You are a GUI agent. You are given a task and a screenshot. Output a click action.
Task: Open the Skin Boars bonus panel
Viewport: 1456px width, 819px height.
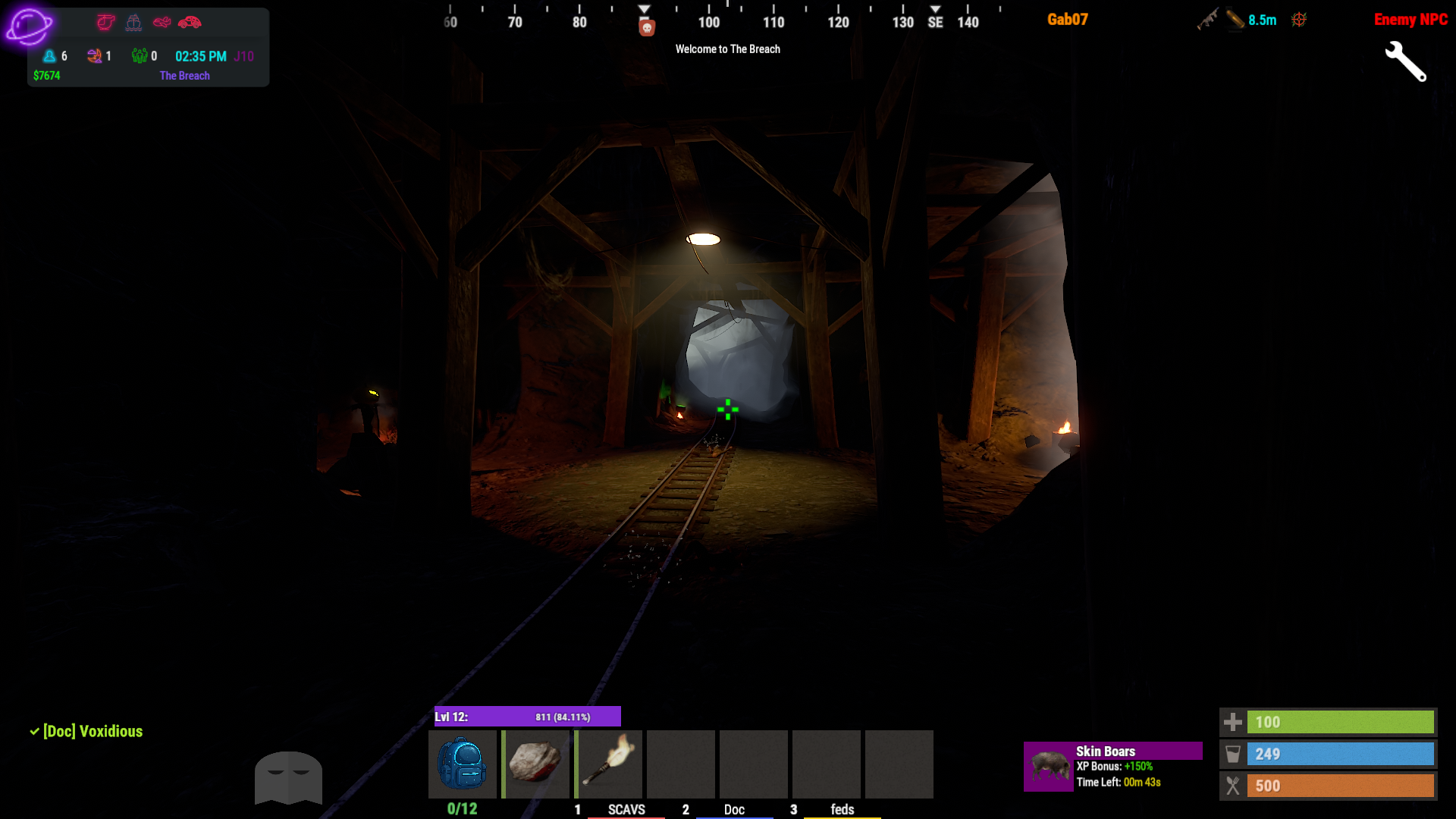pyautogui.click(x=1112, y=766)
